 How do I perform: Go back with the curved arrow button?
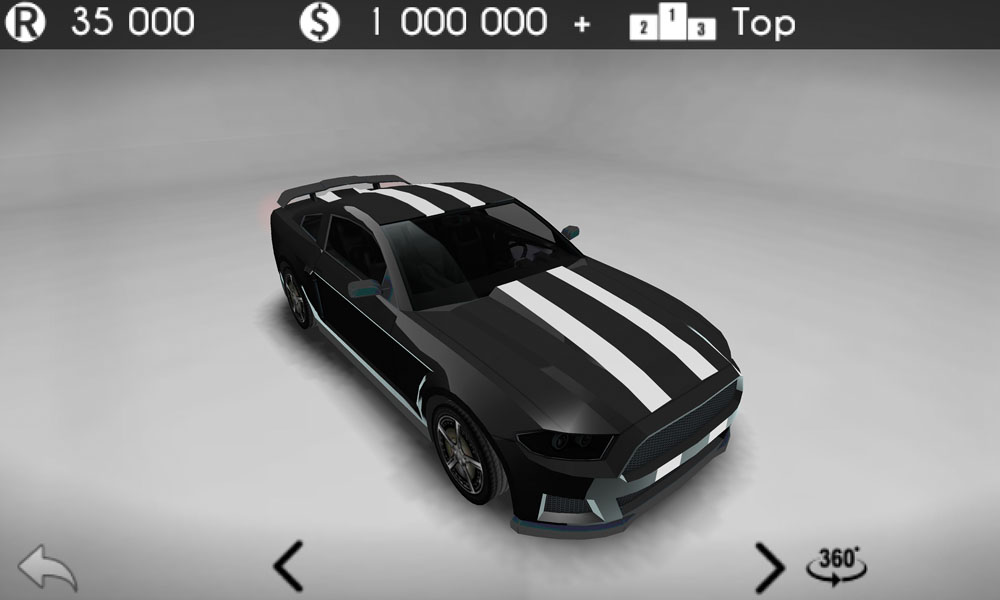point(47,568)
